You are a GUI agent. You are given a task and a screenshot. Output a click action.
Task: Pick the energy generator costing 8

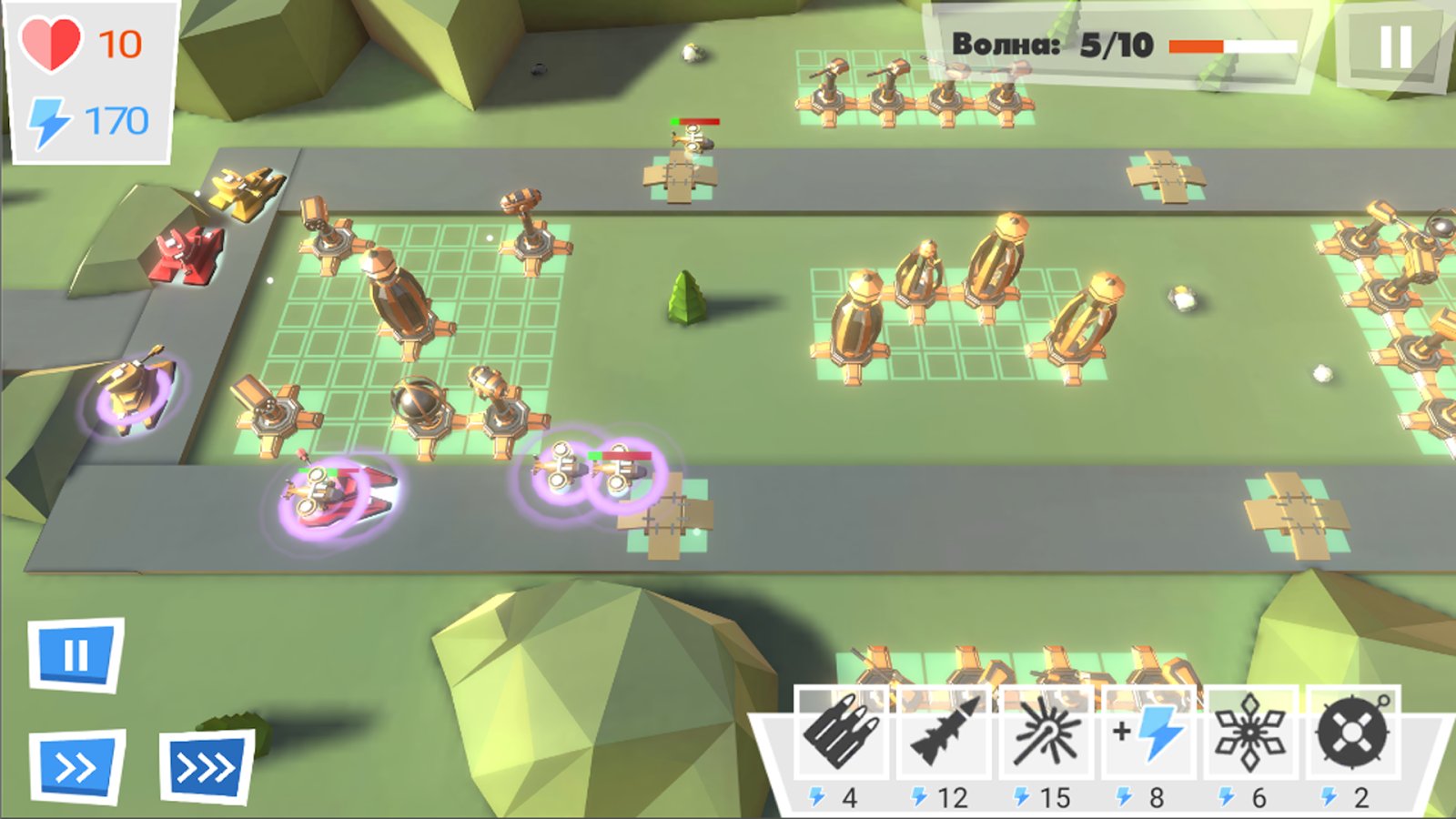[1150, 733]
